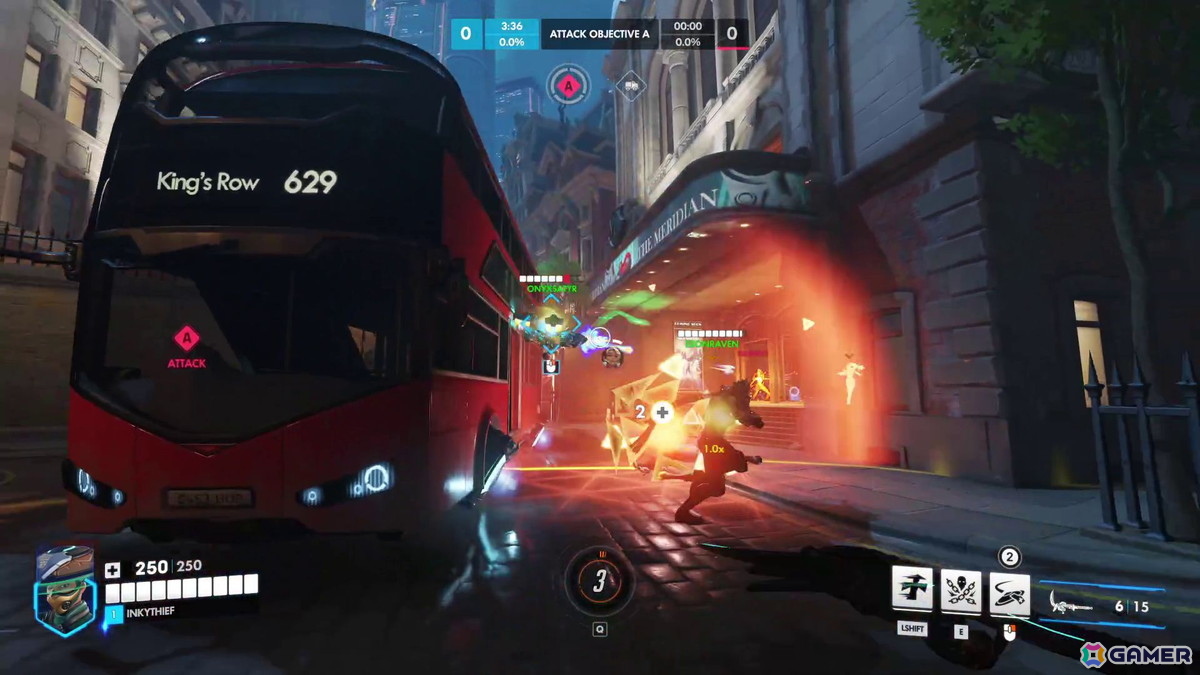Activate the dash arrow ability icon
Image resolution: width=1200 pixels, height=675 pixels.
coord(912,590)
